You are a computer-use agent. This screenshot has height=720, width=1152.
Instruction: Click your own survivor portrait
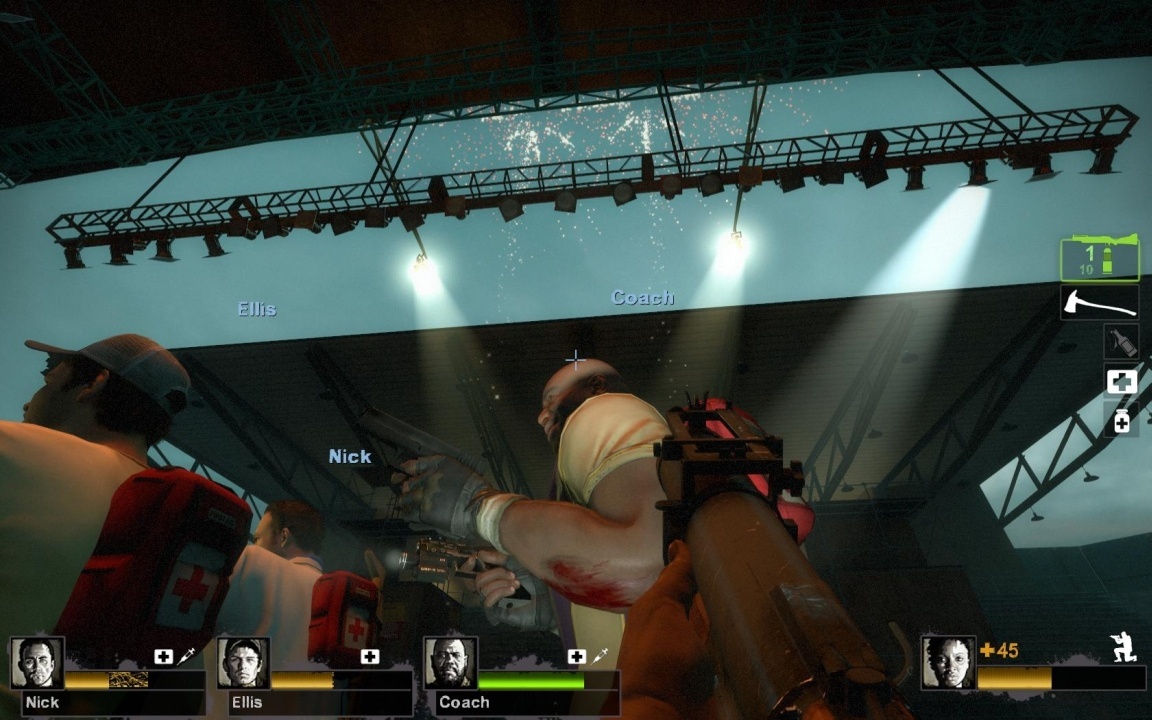(947, 663)
